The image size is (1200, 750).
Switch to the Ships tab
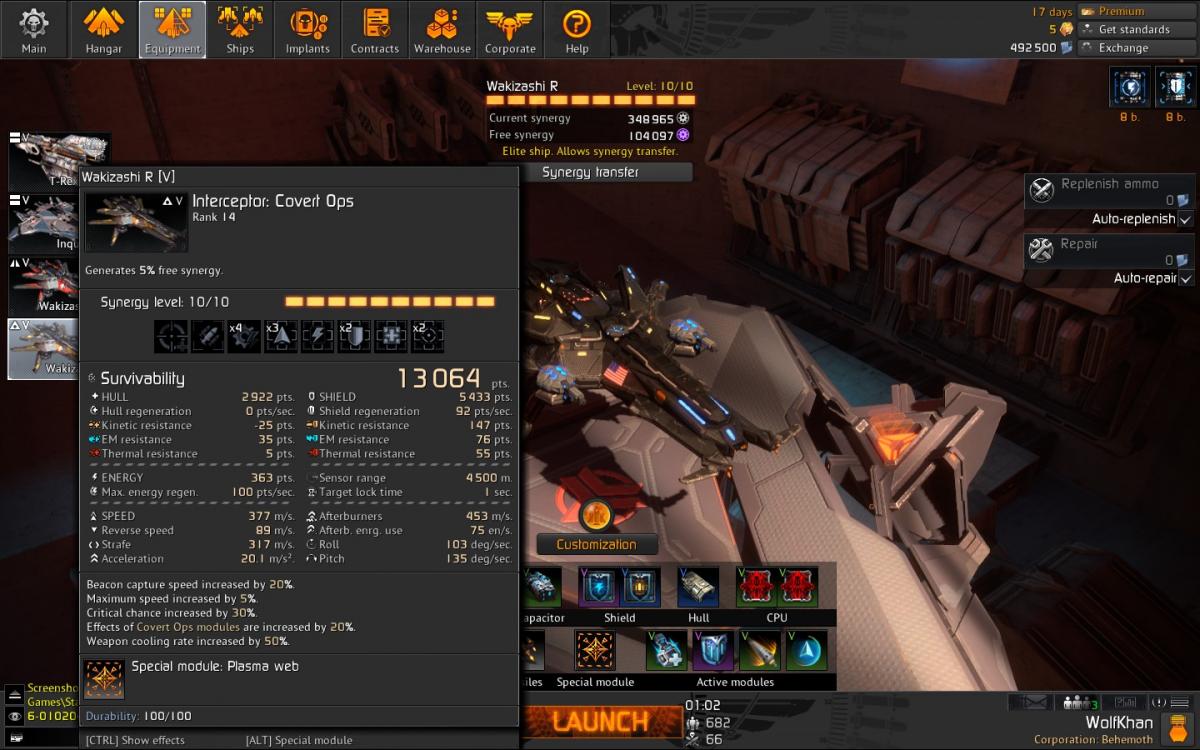(240, 29)
